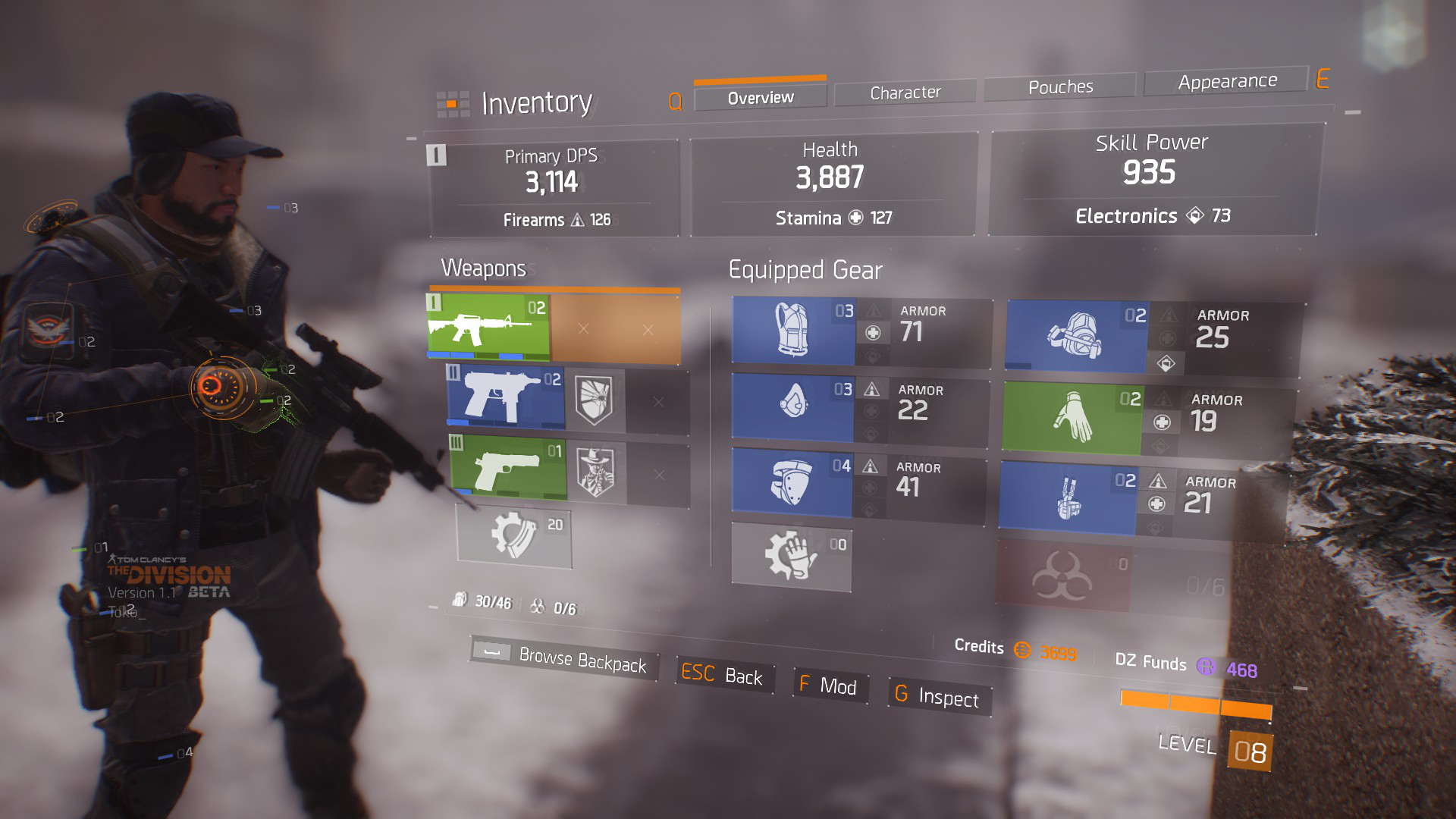Screen dimensions: 1456x819
Task: Pick the green gloves gear slot
Action: click(x=1072, y=418)
